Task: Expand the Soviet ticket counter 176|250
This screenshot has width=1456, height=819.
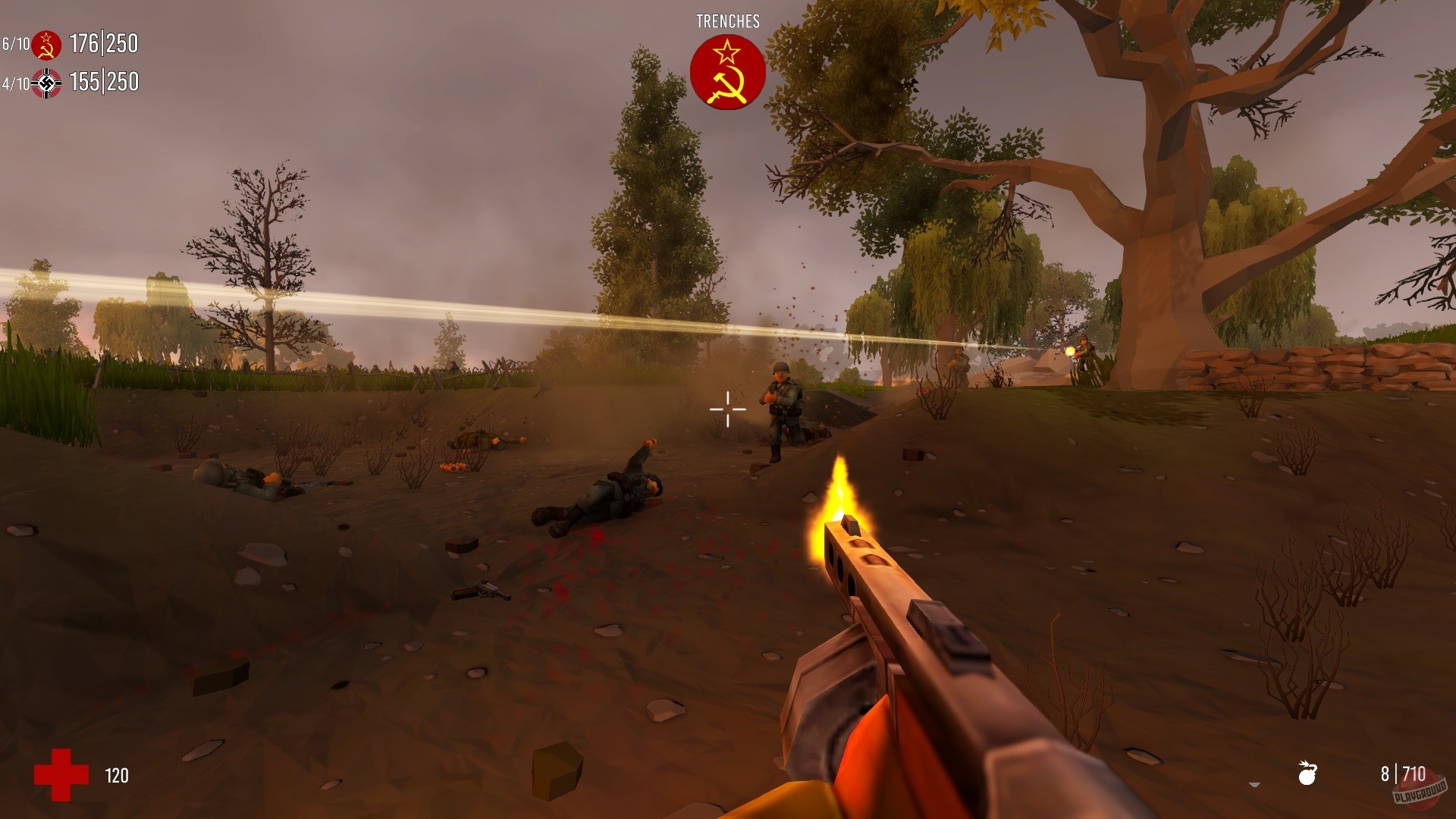Action: pyautogui.click(x=102, y=44)
